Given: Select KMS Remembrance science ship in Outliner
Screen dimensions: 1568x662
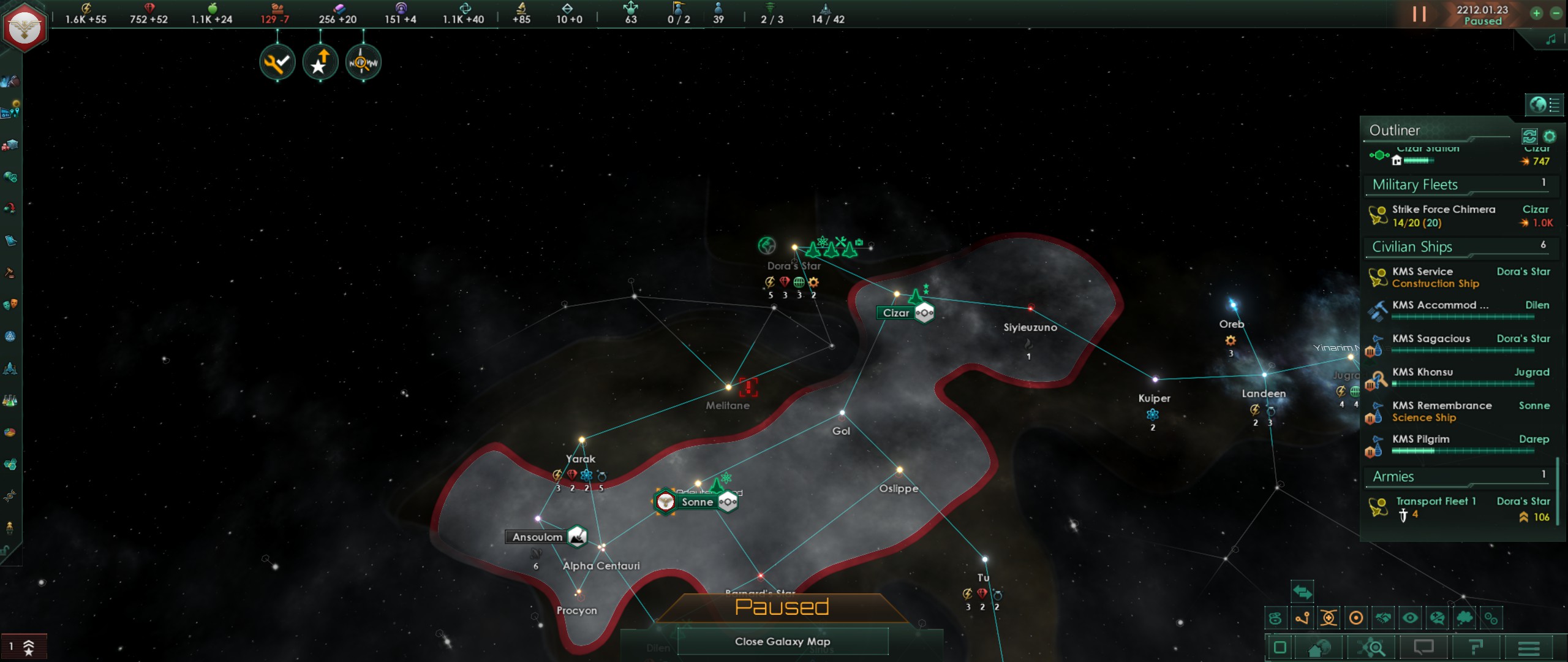Looking at the screenshot, I should coord(1443,411).
